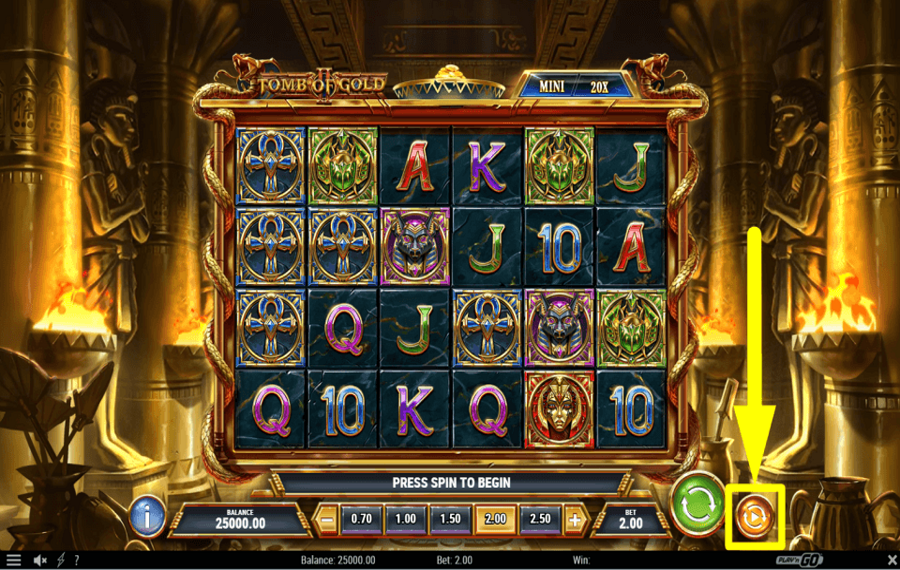Select the 2.00 bet value
This screenshot has height=570, width=900.
pos(492,520)
